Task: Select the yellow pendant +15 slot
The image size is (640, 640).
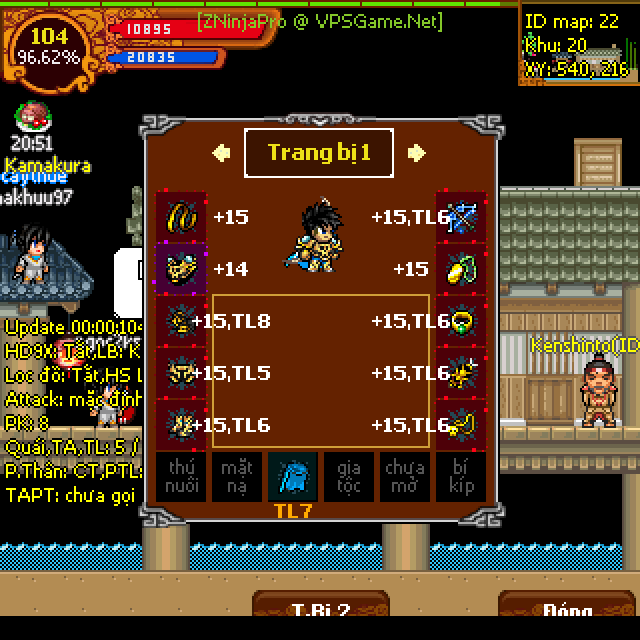Action: pos(461,269)
